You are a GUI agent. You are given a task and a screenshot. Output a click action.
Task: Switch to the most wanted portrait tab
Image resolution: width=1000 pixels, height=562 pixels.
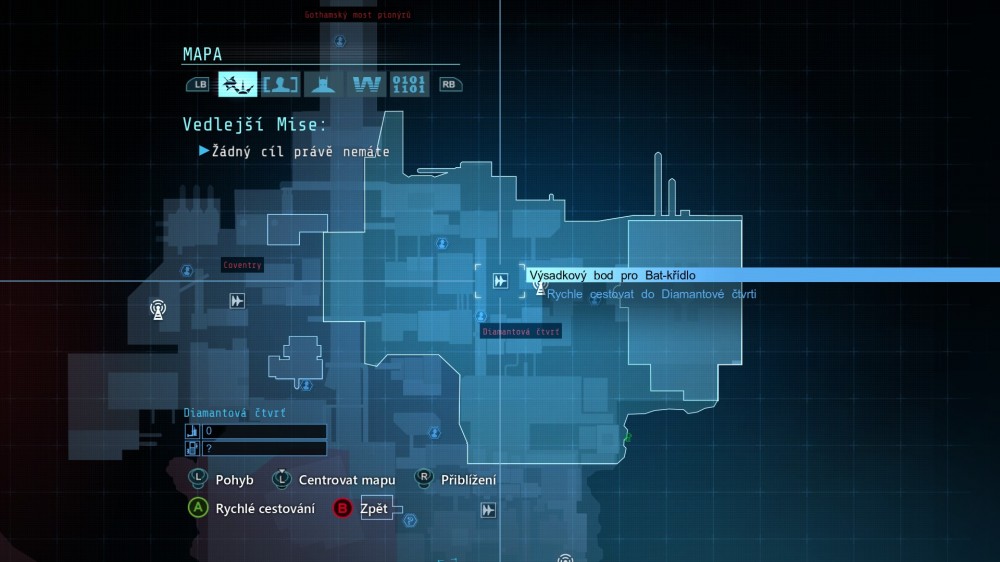point(280,84)
